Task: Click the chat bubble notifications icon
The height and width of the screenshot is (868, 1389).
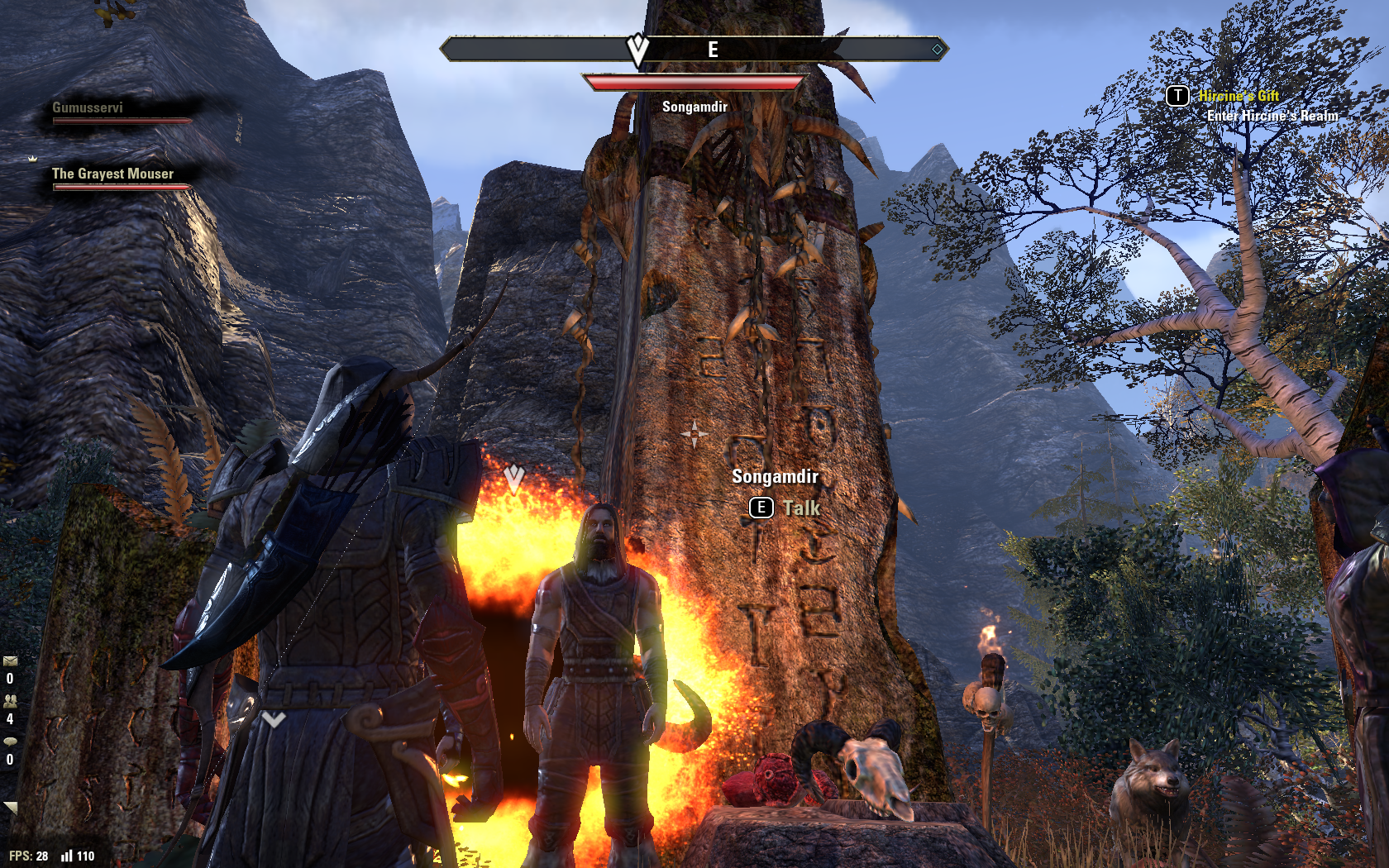Action: [10, 742]
